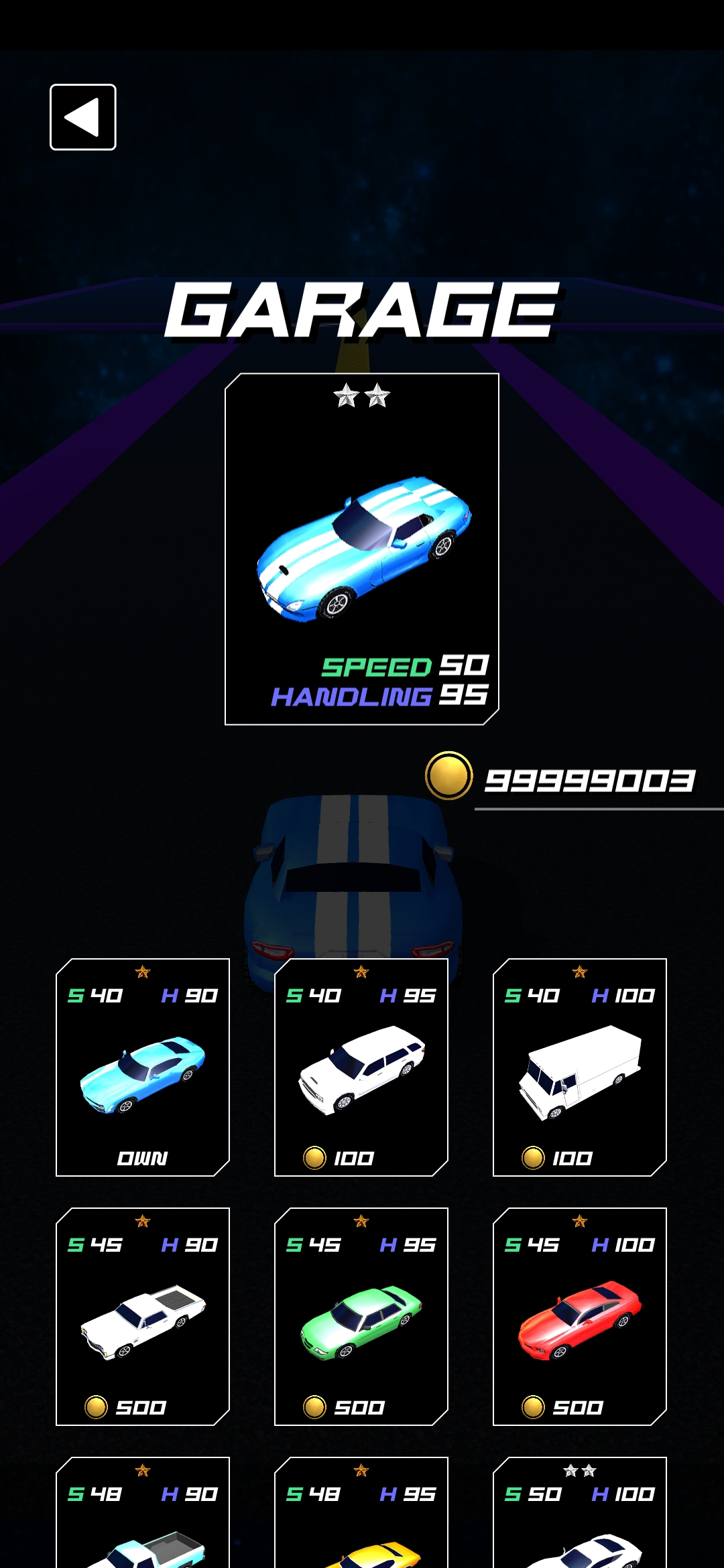
Task: Tap the featured blue striped car card
Action: [x=362, y=549]
